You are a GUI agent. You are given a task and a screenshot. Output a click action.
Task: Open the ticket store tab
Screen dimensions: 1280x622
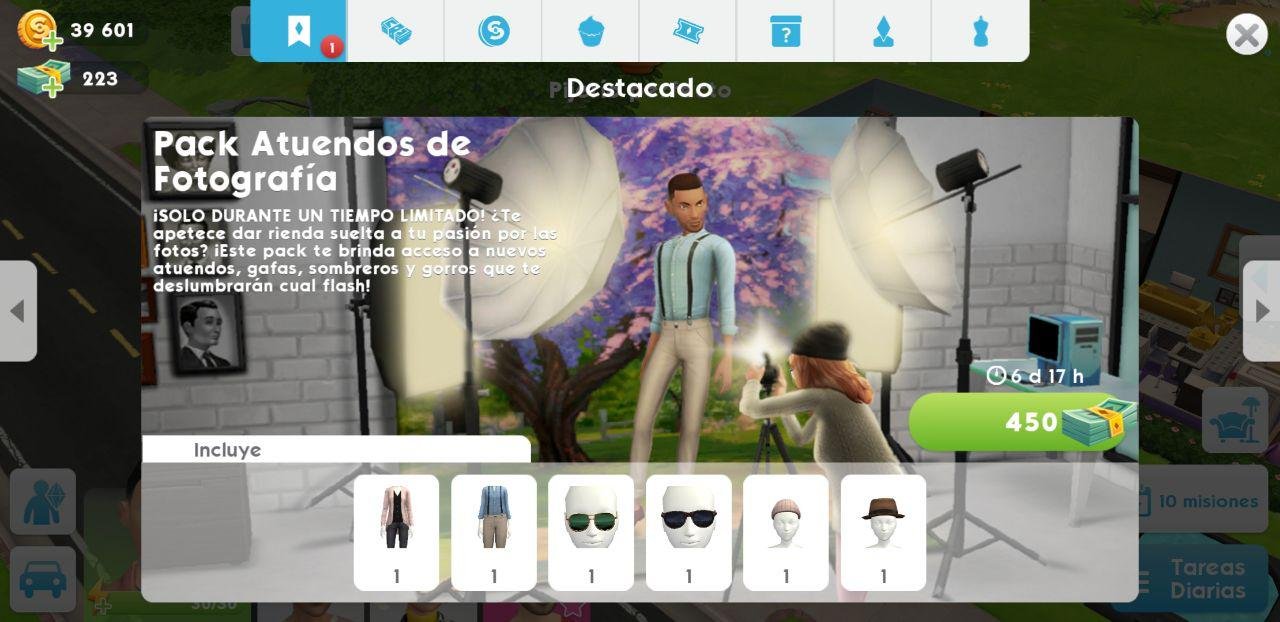(x=688, y=31)
